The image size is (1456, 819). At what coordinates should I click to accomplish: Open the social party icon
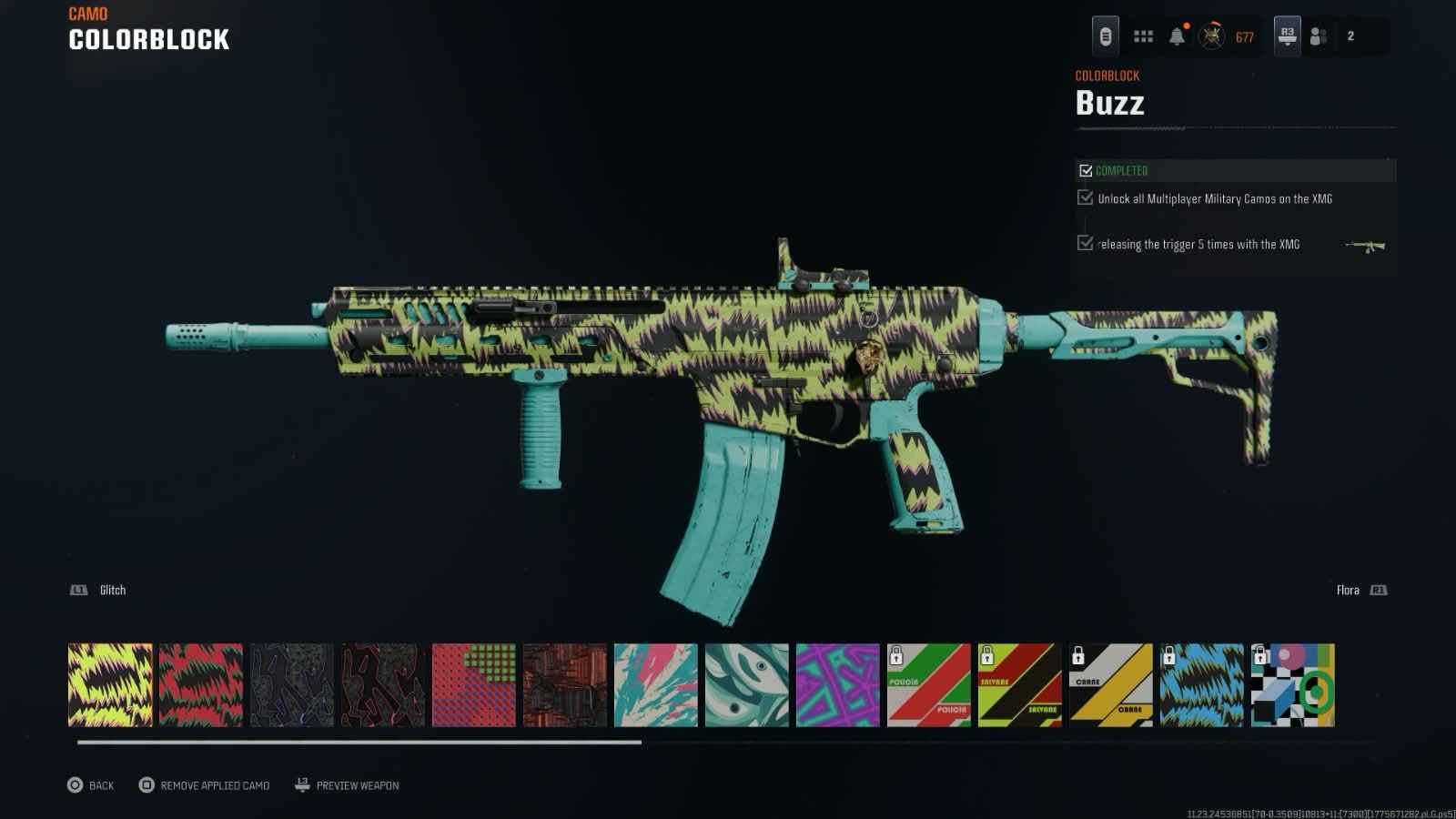tap(1318, 36)
